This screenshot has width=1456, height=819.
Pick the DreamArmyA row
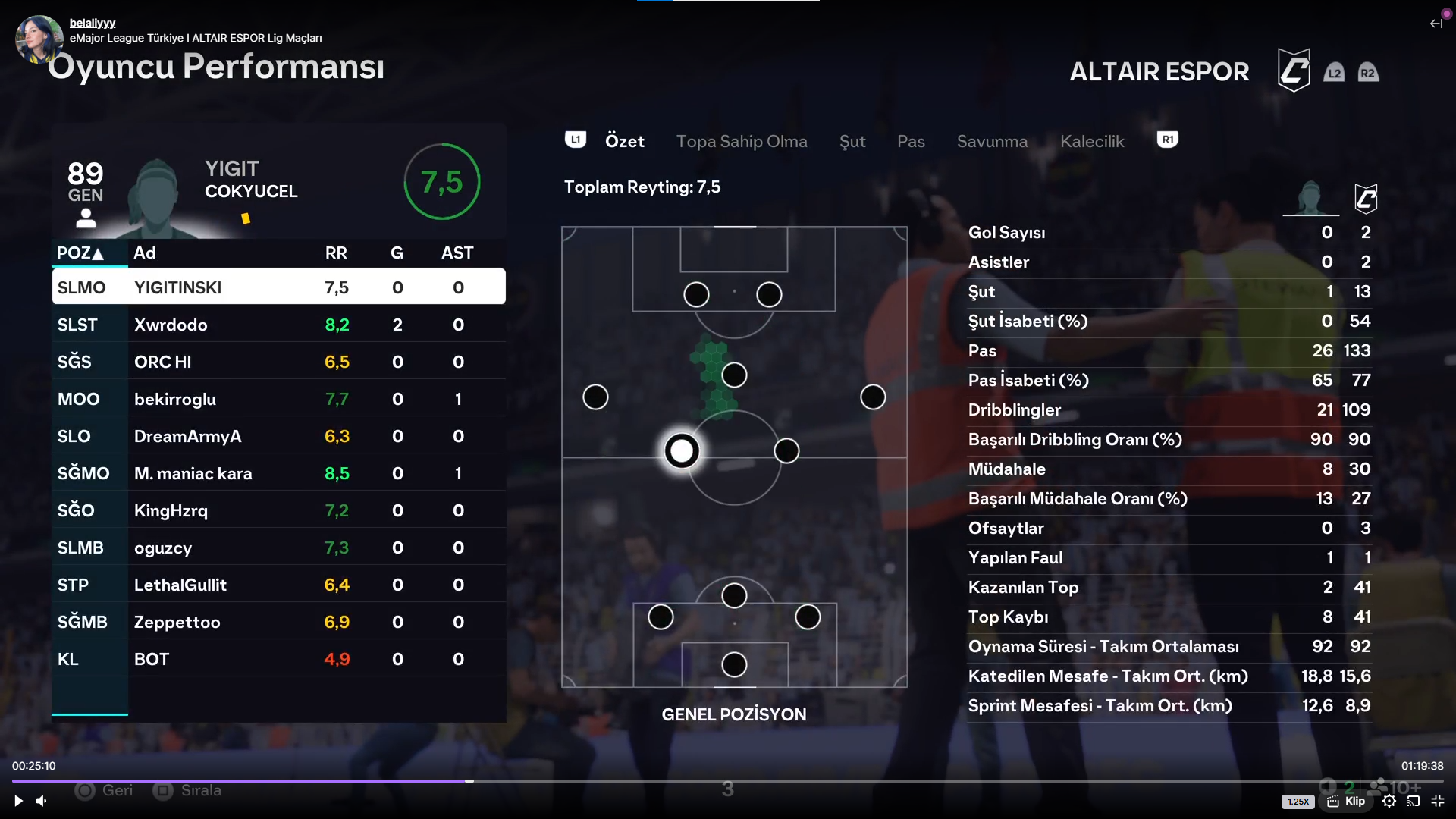(278, 436)
